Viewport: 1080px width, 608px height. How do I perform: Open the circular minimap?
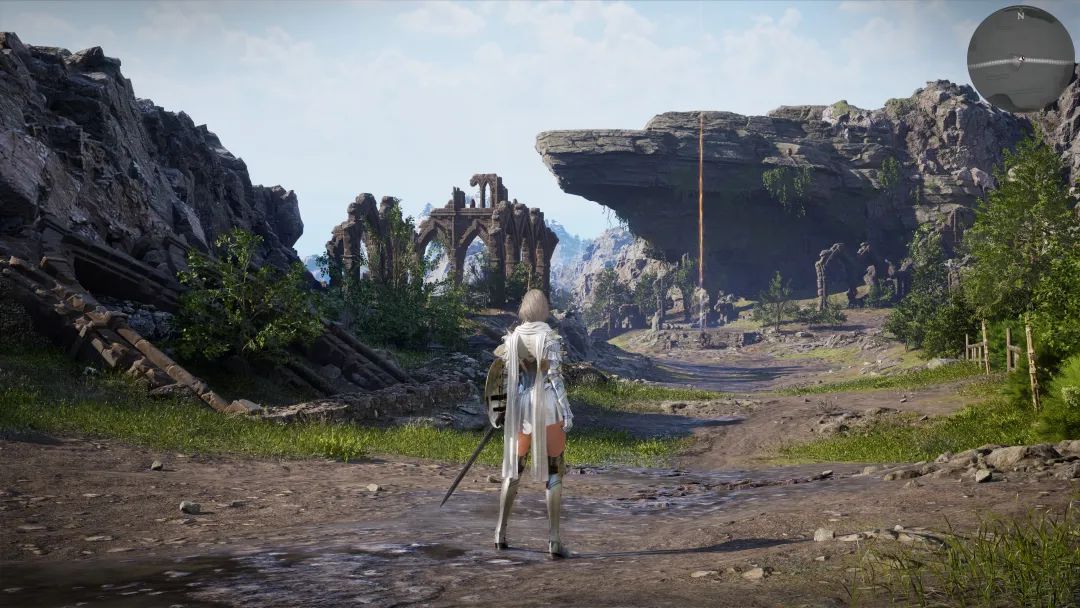tap(1020, 59)
